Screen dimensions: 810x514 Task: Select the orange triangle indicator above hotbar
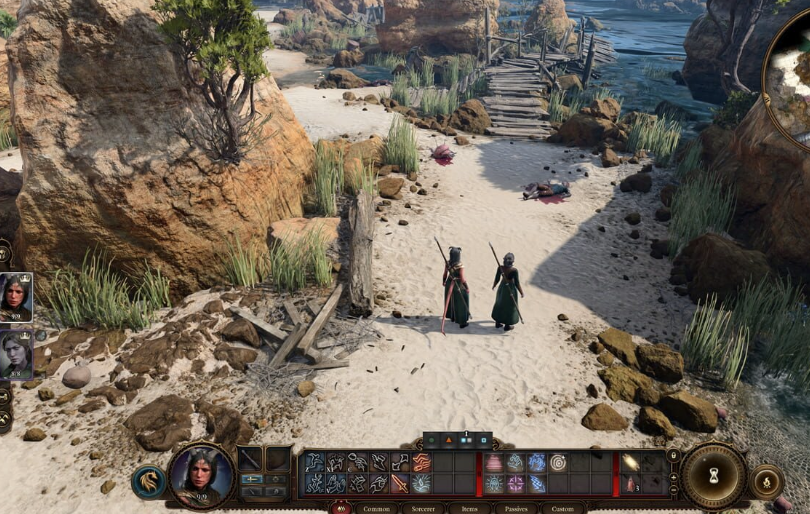click(x=449, y=440)
